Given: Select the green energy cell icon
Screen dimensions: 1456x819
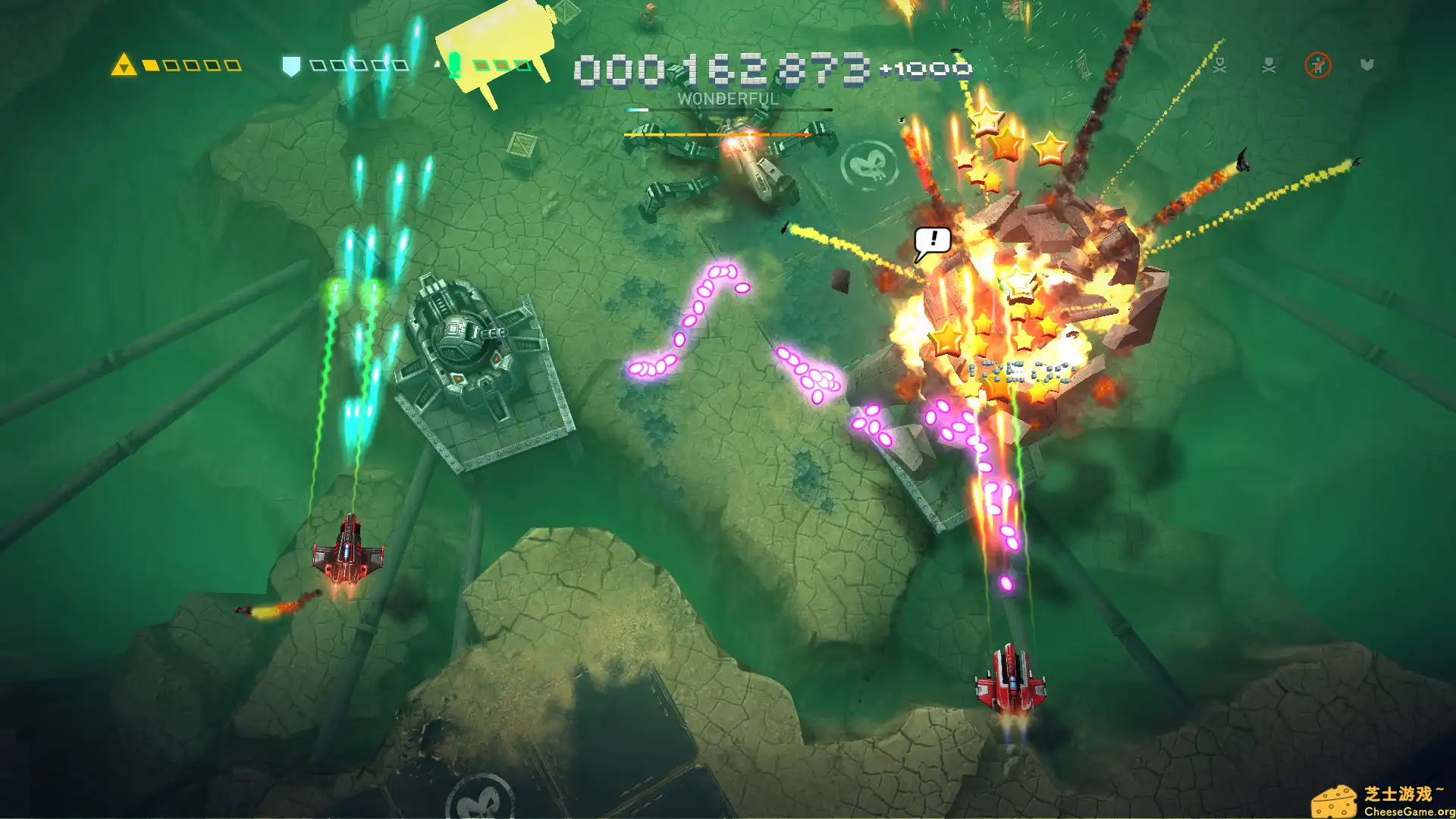Looking at the screenshot, I should (454, 64).
